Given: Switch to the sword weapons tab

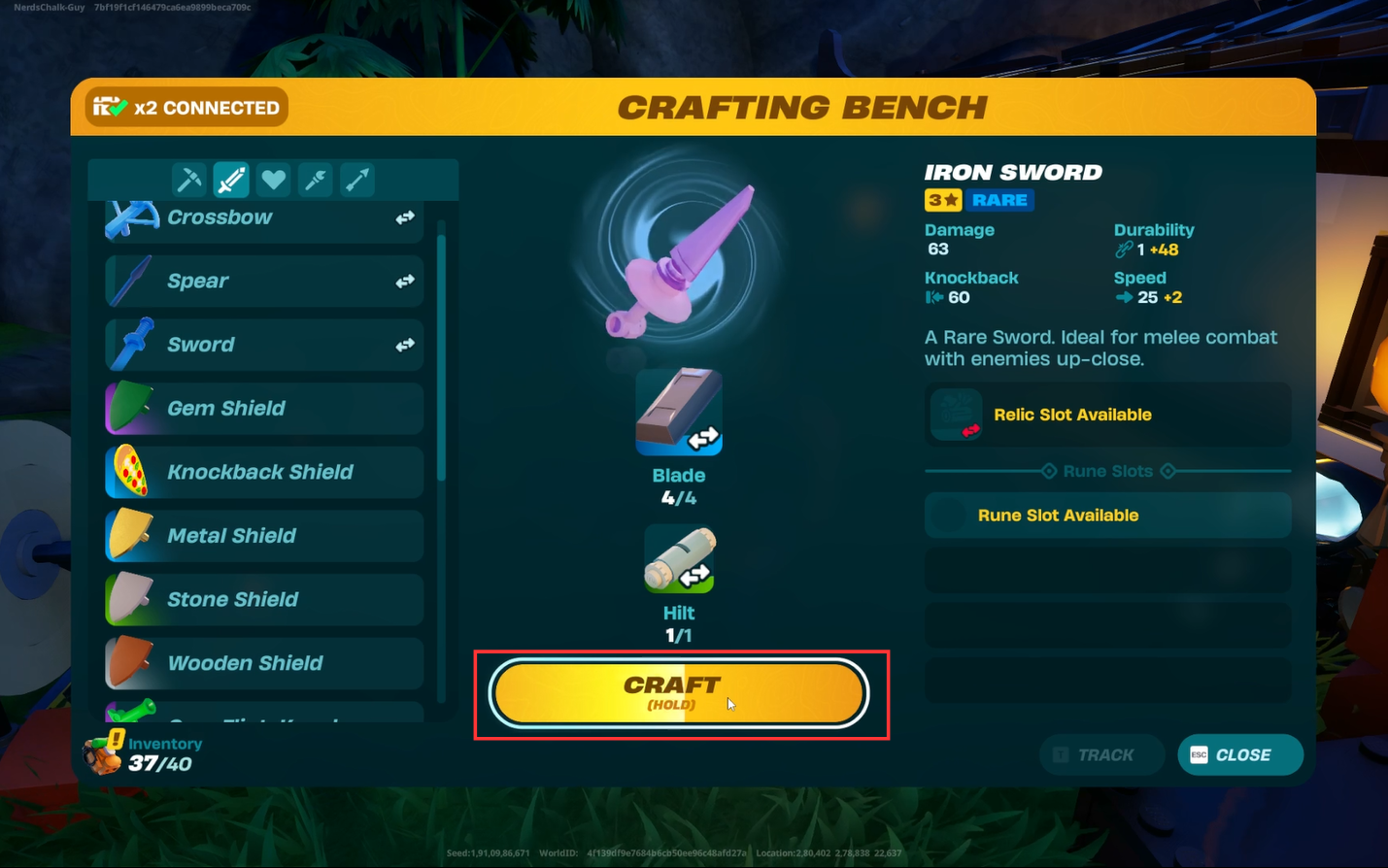Looking at the screenshot, I should [x=231, y=180].
